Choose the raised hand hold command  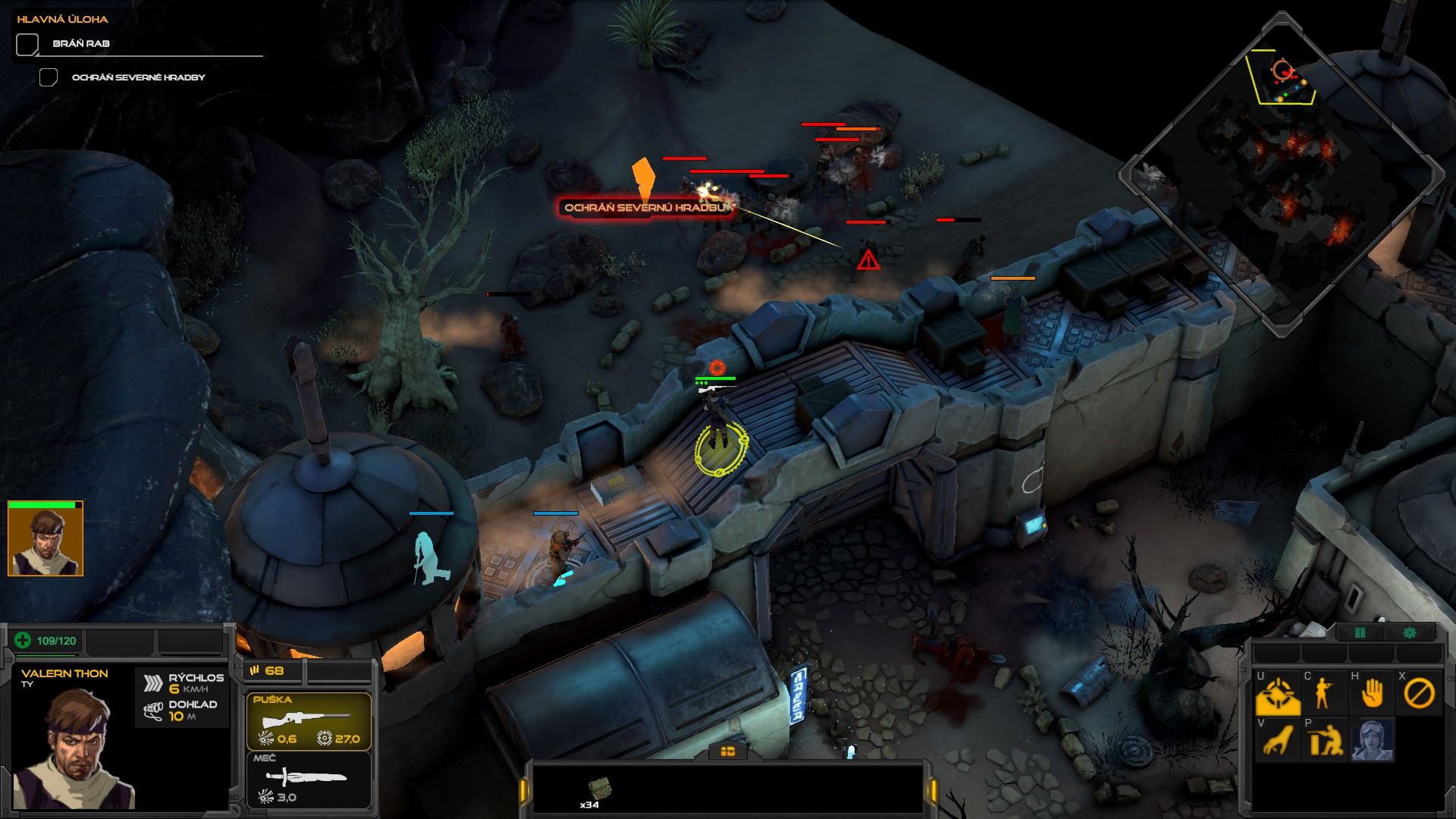[x=1372, y=694]
